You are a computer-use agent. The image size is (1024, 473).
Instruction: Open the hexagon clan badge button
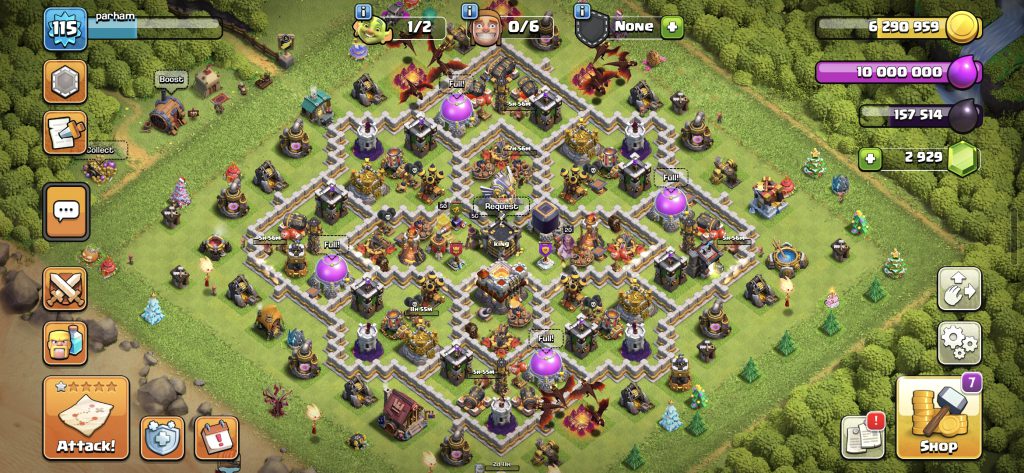click(65, 82)
